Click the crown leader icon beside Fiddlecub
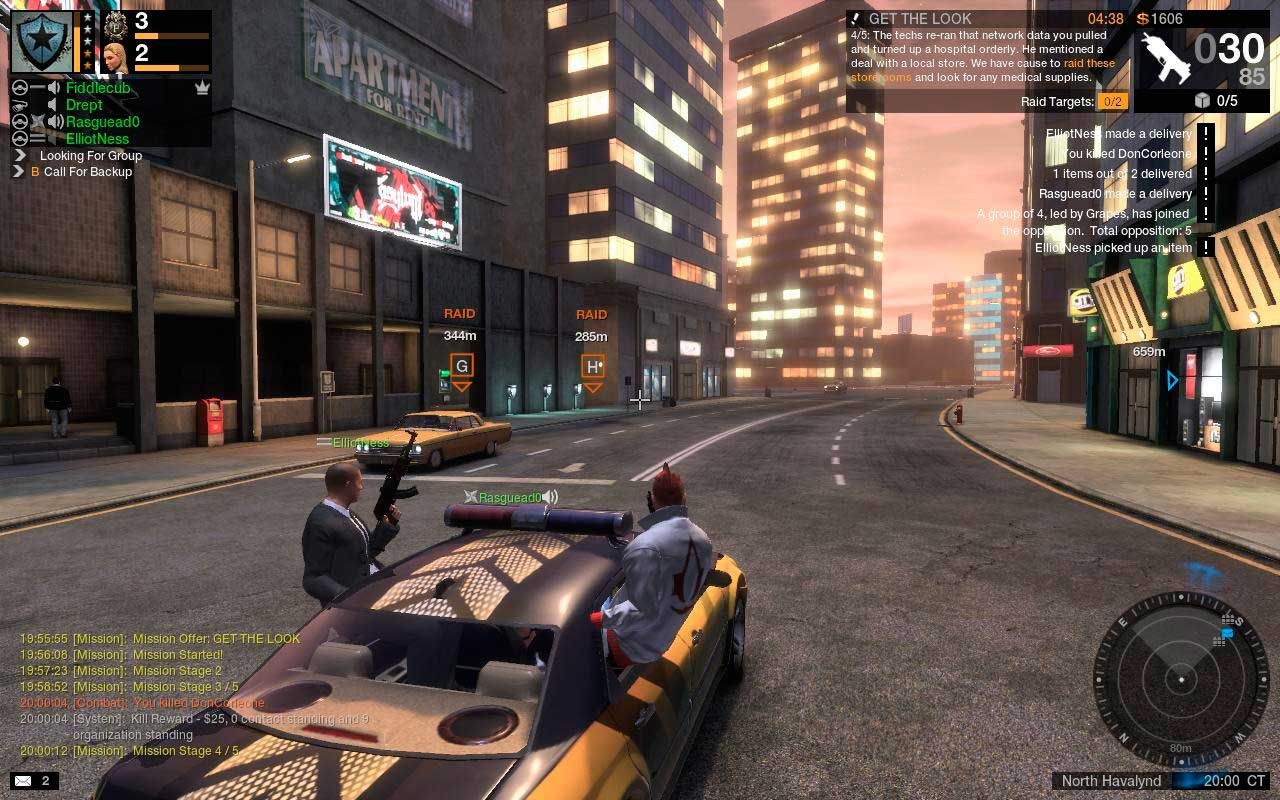Viewport: 1280px width, 800px height. coord(202,88)
